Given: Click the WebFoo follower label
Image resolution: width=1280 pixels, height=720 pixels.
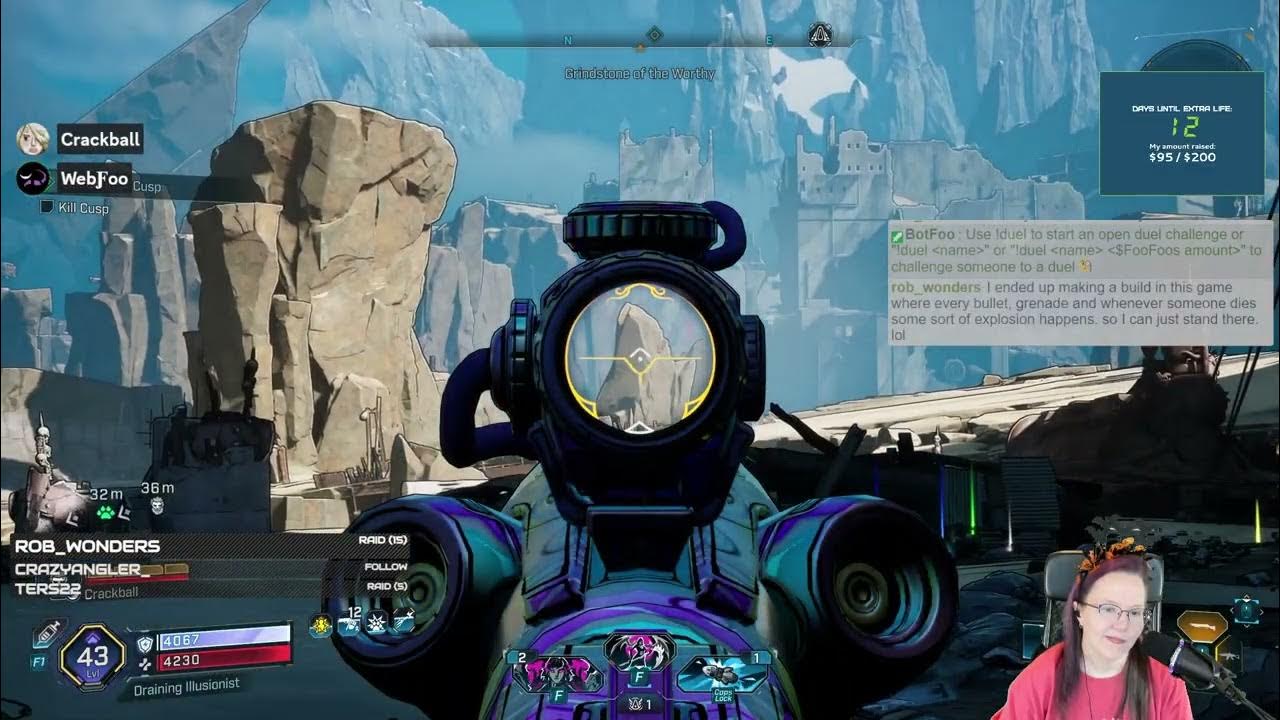Looking at the screenshot, I should [x=97, y=180].
